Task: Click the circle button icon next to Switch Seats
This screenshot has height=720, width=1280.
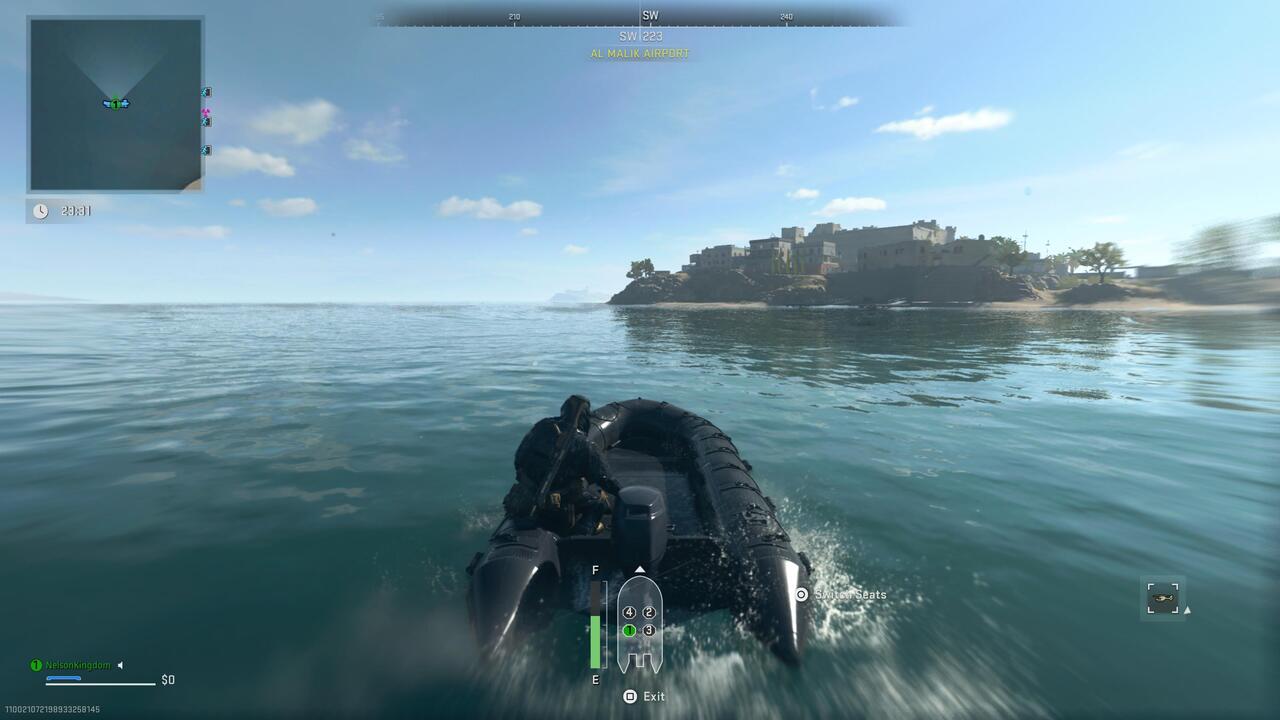Action: point(801,594)
